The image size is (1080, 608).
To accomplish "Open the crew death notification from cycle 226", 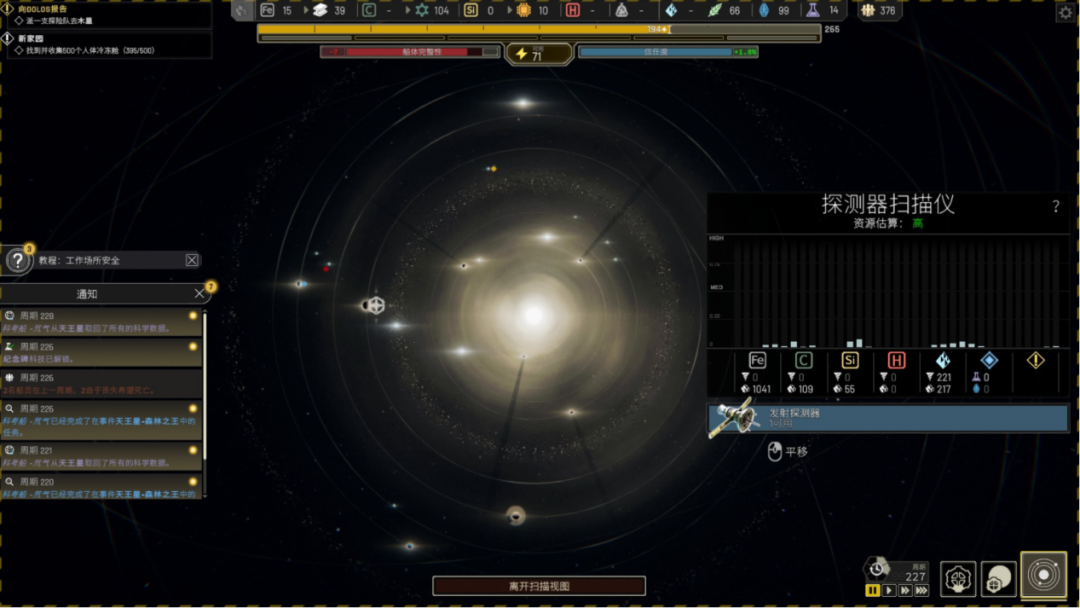I will tap(100, 383).
